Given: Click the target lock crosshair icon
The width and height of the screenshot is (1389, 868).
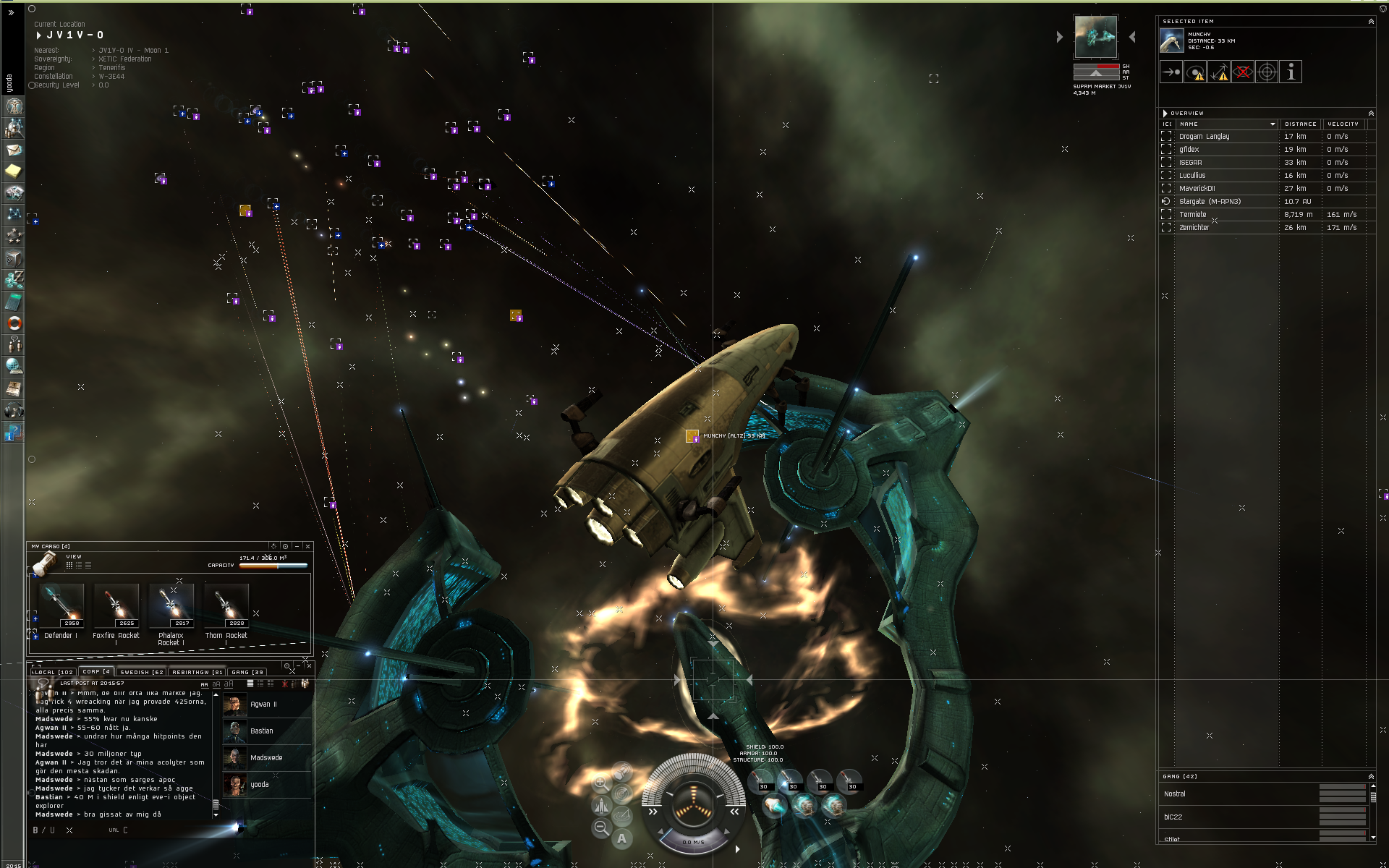Looking at the screenshot, I should [x=1267, y=72].
